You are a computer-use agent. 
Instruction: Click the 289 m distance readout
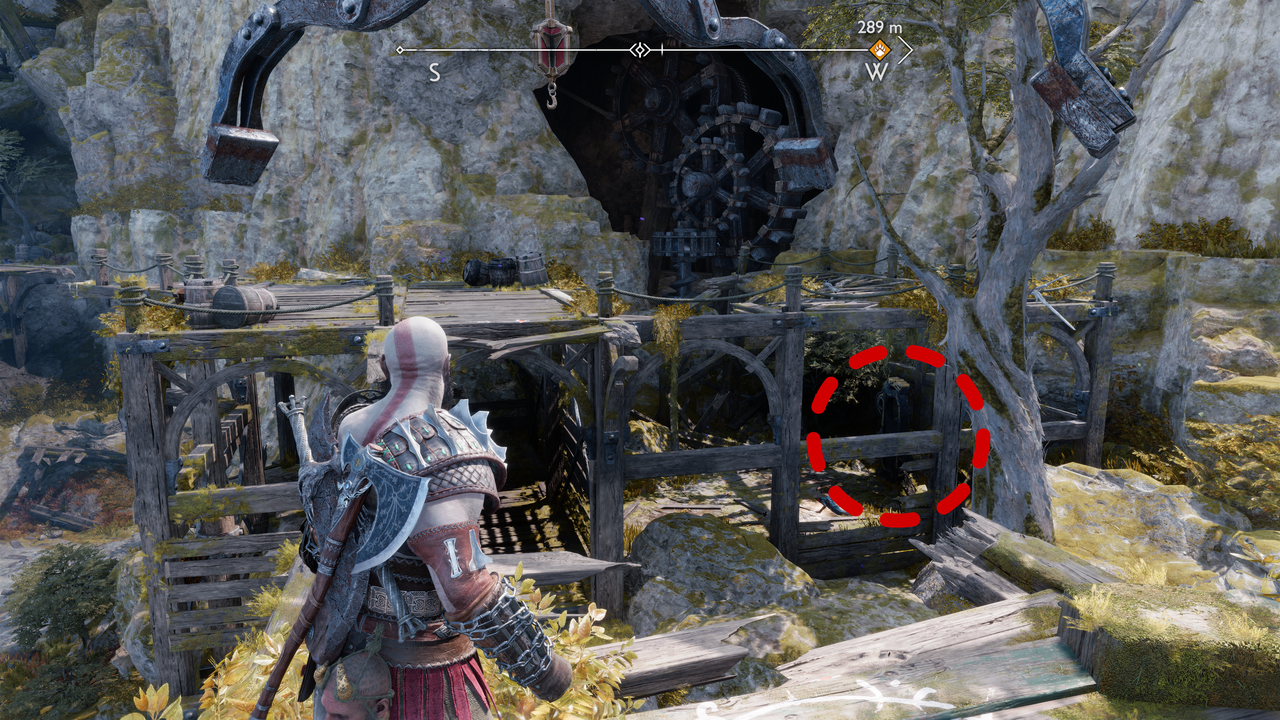point(878,28)
